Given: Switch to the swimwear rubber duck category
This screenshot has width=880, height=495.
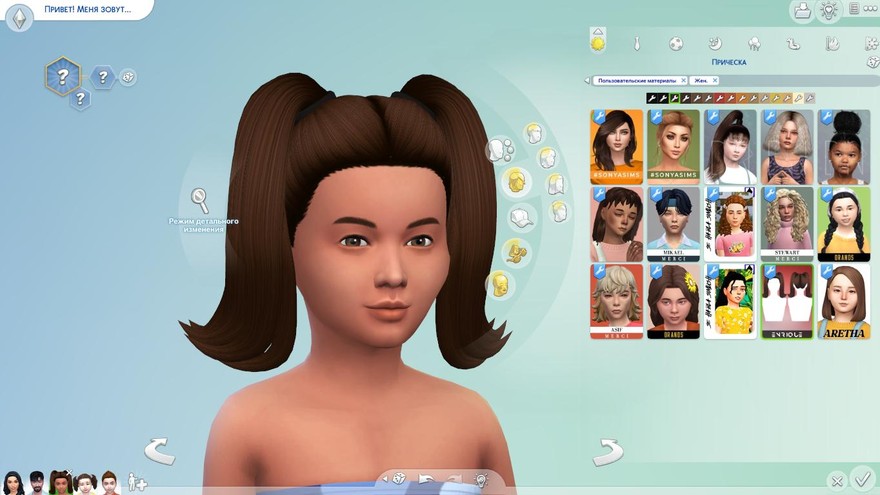Looking at the screenshot, I should tap(793, 44).
